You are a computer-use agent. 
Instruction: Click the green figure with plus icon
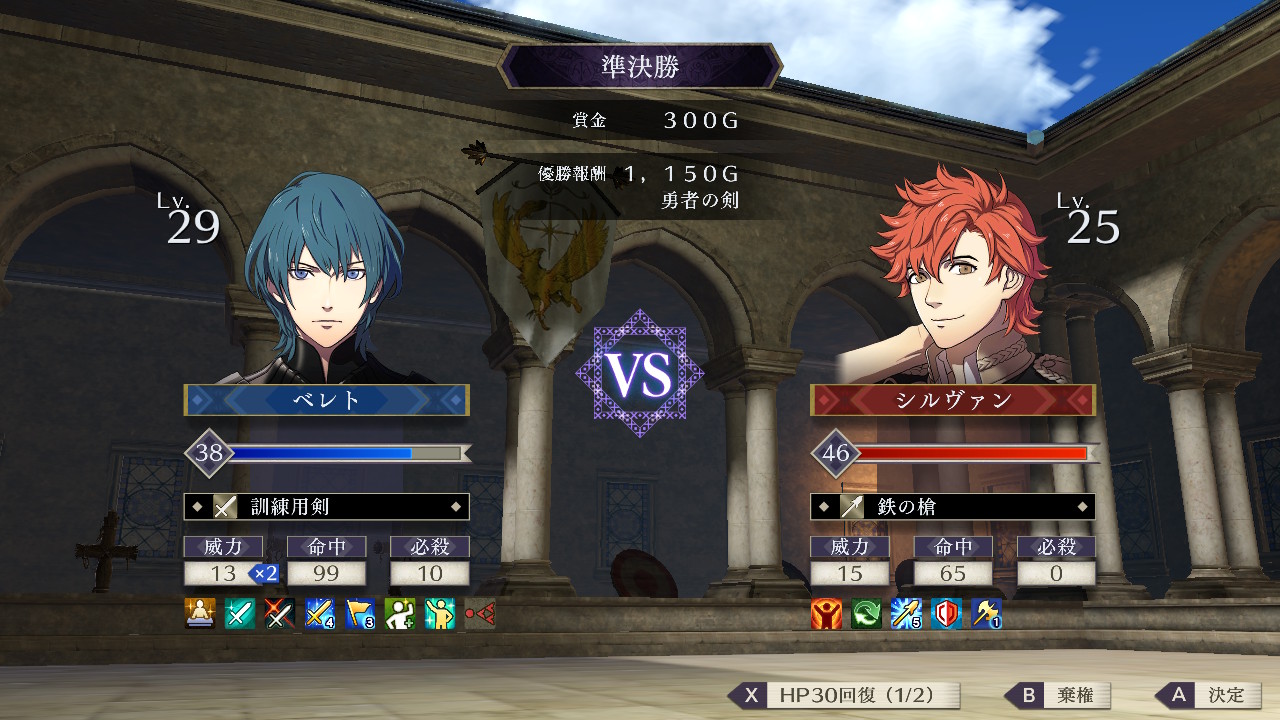tap(400, 613)
